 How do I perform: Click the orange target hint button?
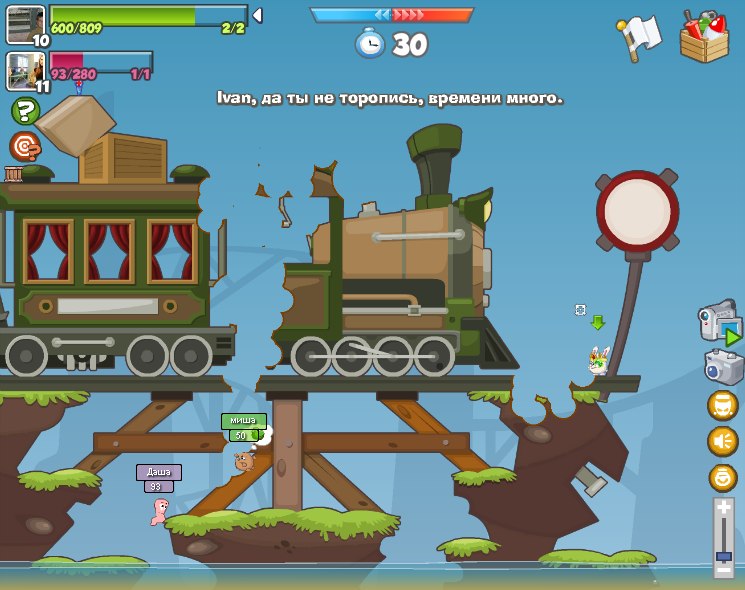(25, 146)
